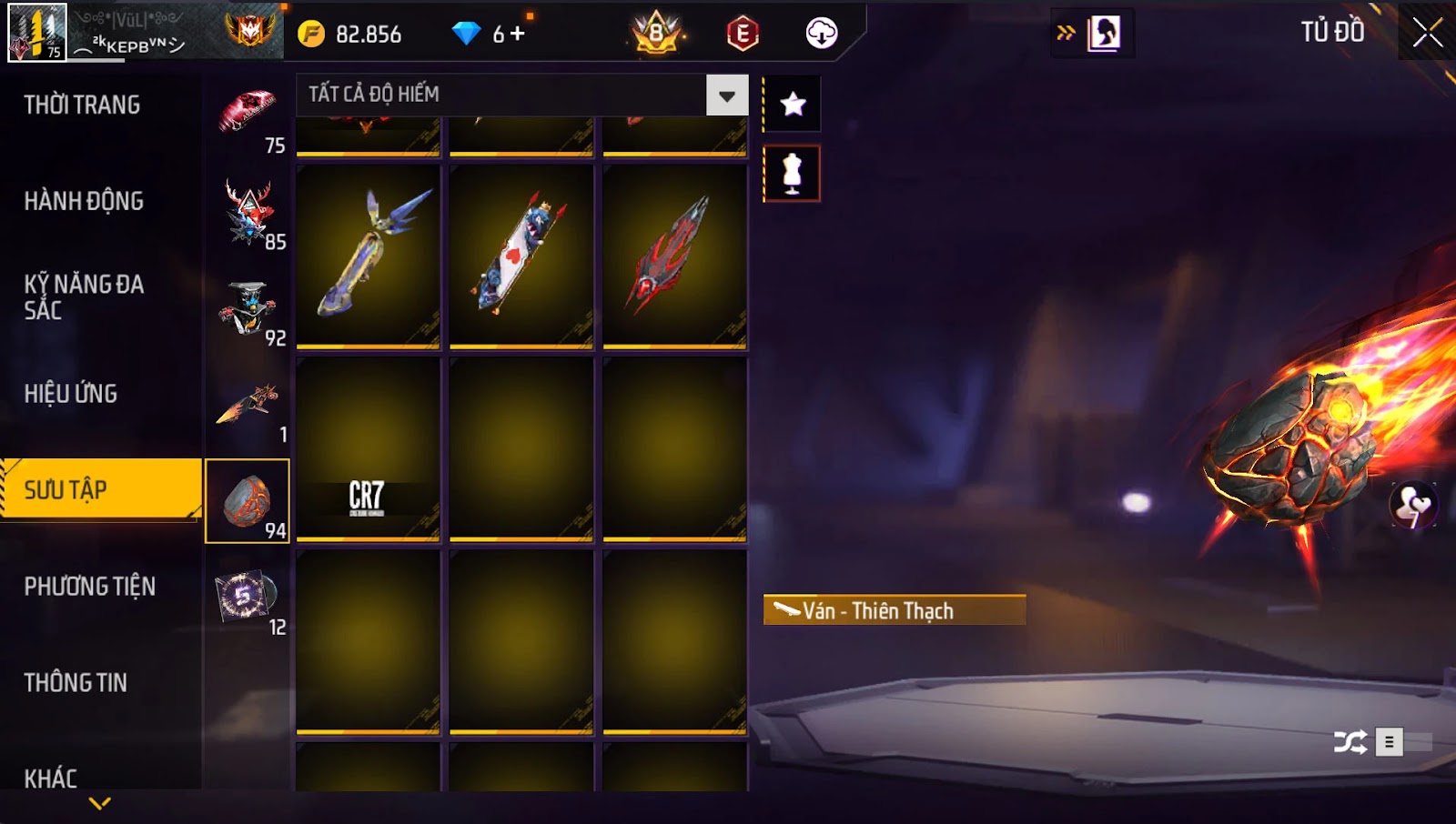Viewport: 1456px width, 824px height.
Task: Toggle the star favorites filter
Action: tap(793, 105)
